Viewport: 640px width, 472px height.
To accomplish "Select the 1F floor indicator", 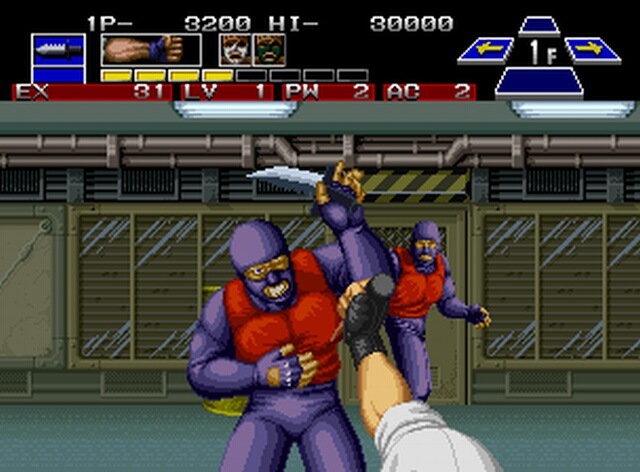I will pyautogui.click(x=539, y=50).
